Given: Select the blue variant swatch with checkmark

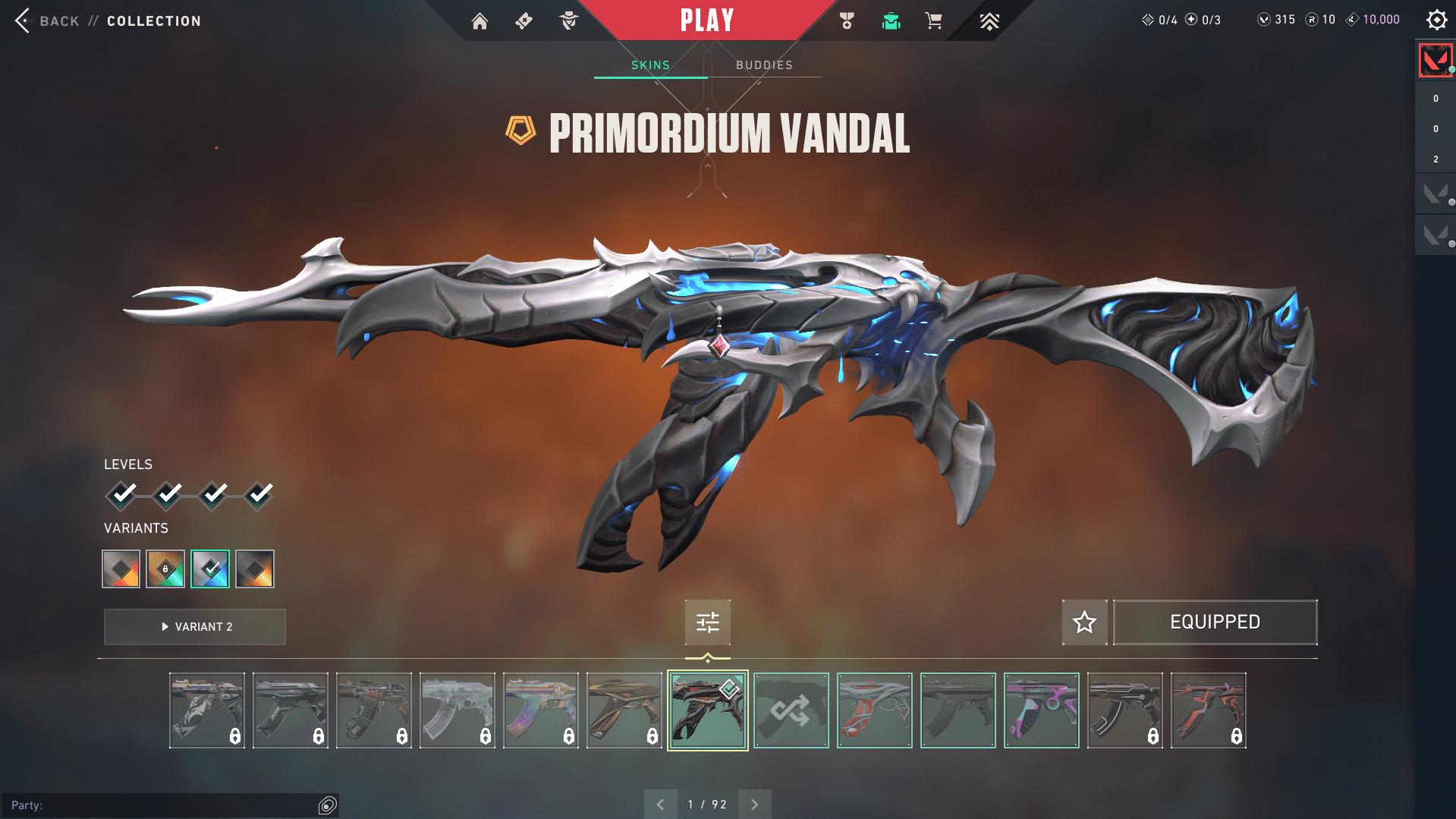Looking at the screenshot, I should pyautogui.click(x=210, y=569).
